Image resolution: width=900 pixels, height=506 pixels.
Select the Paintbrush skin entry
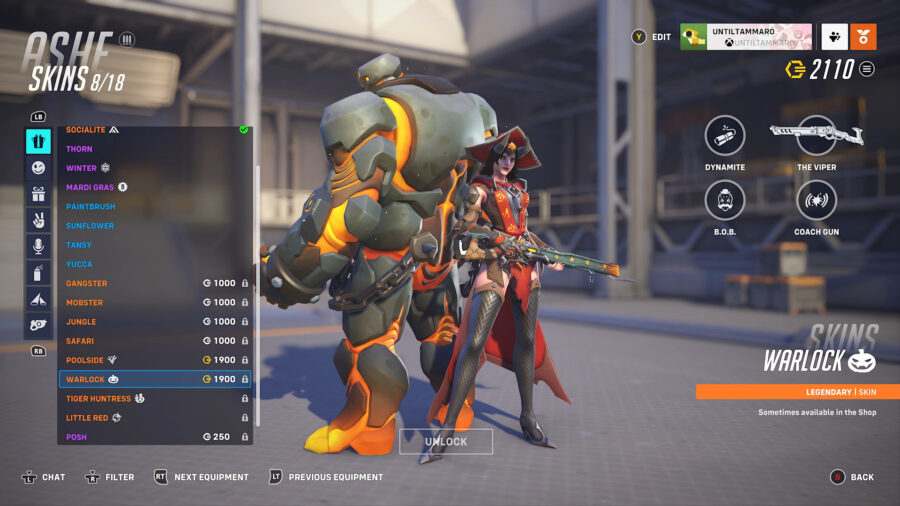[150, 206]
